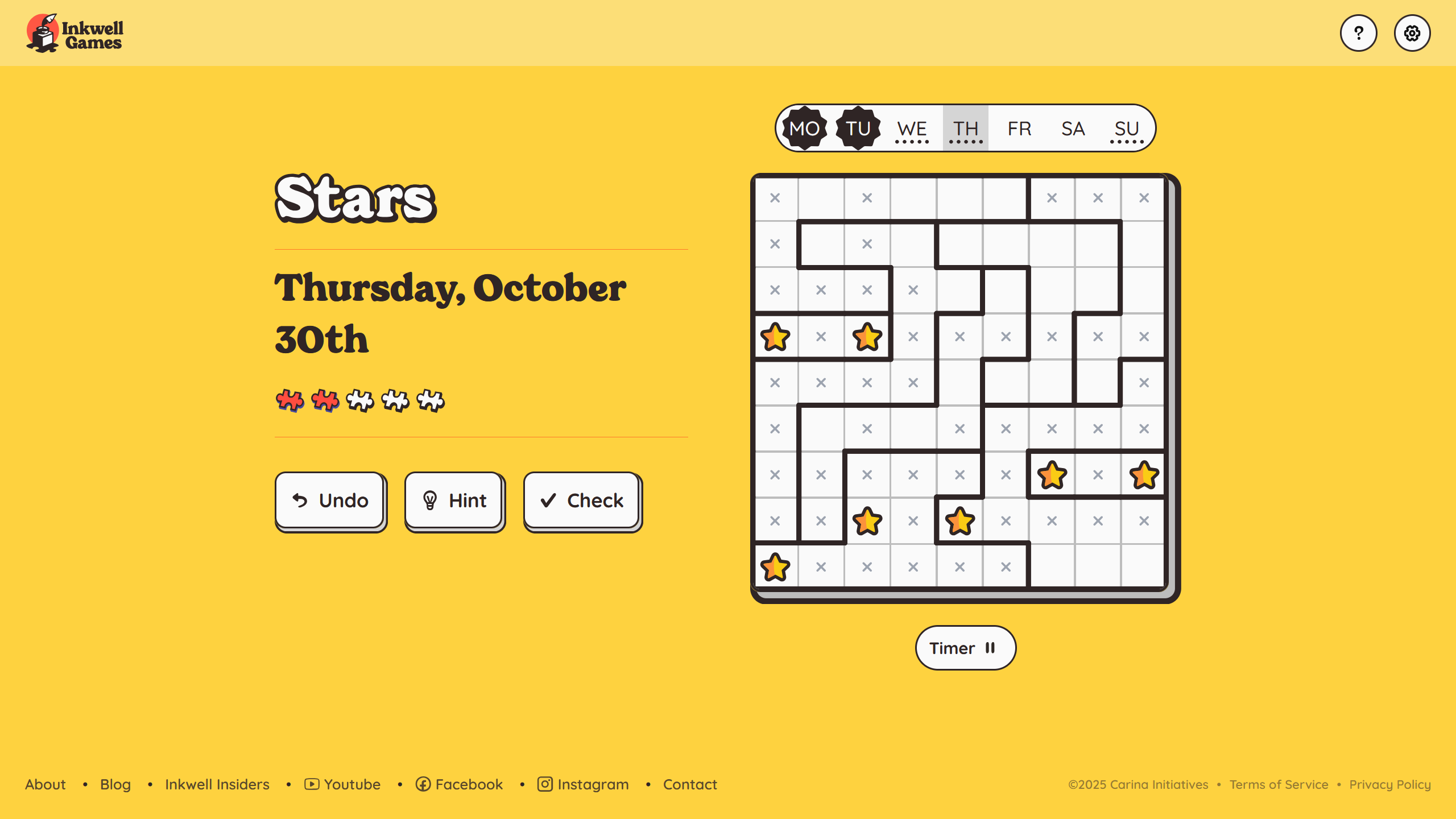This screenshot has width=1456, height=819.
Task: Select the WE day tab
Action: pos(912,129)
